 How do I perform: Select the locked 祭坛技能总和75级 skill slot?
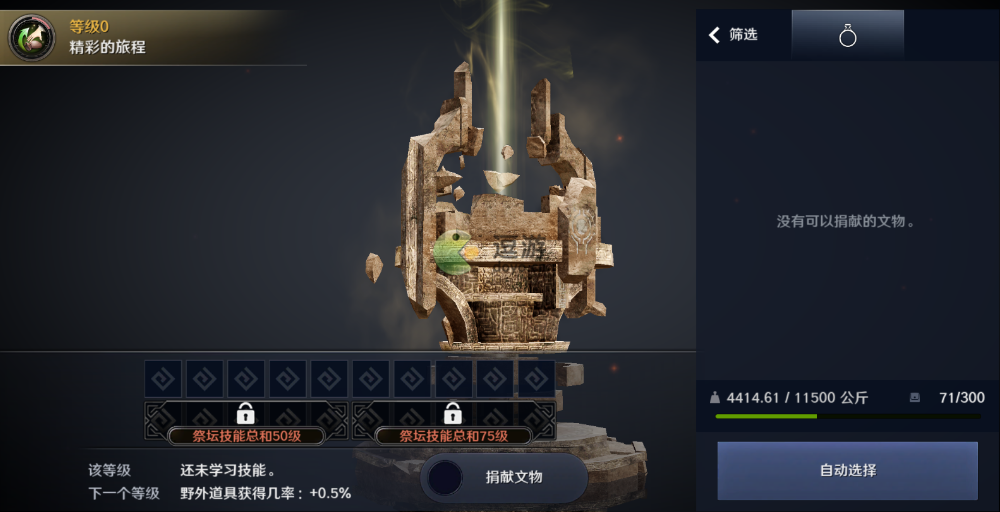(x=453, y=420)
